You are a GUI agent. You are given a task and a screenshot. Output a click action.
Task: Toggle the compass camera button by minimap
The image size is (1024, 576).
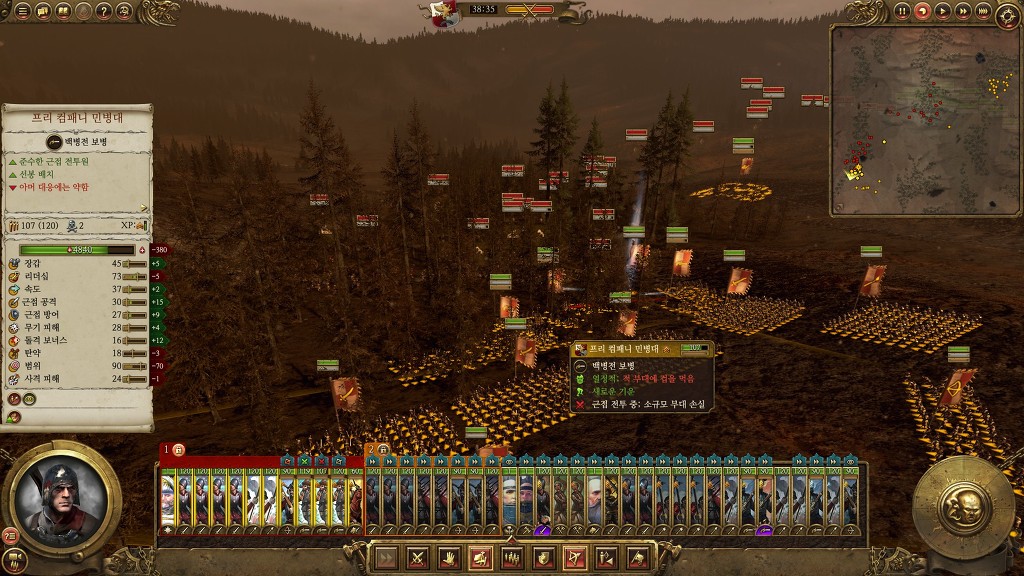(1009, 15)
